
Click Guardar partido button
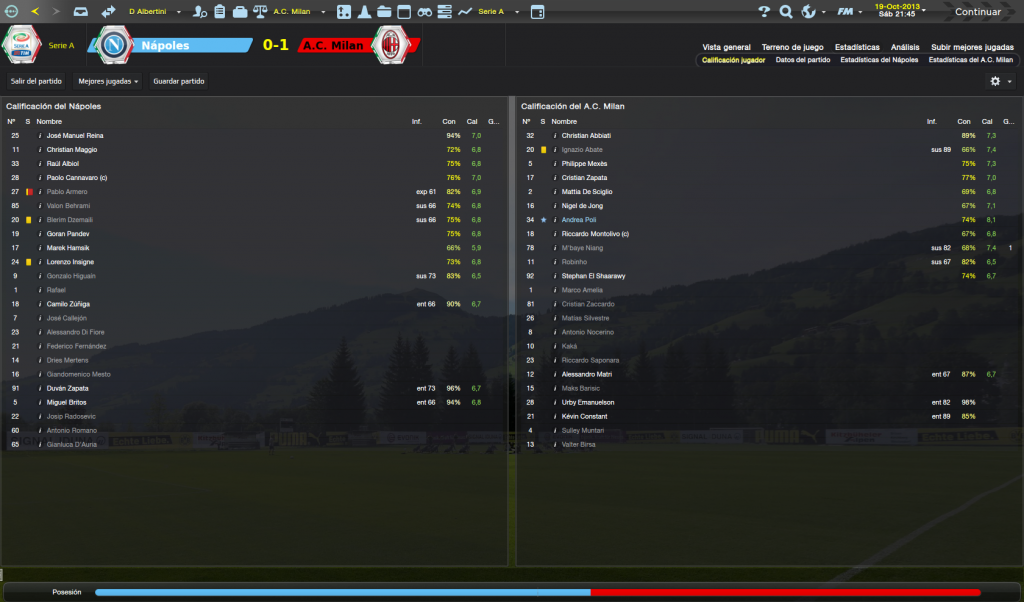point(177,81)
